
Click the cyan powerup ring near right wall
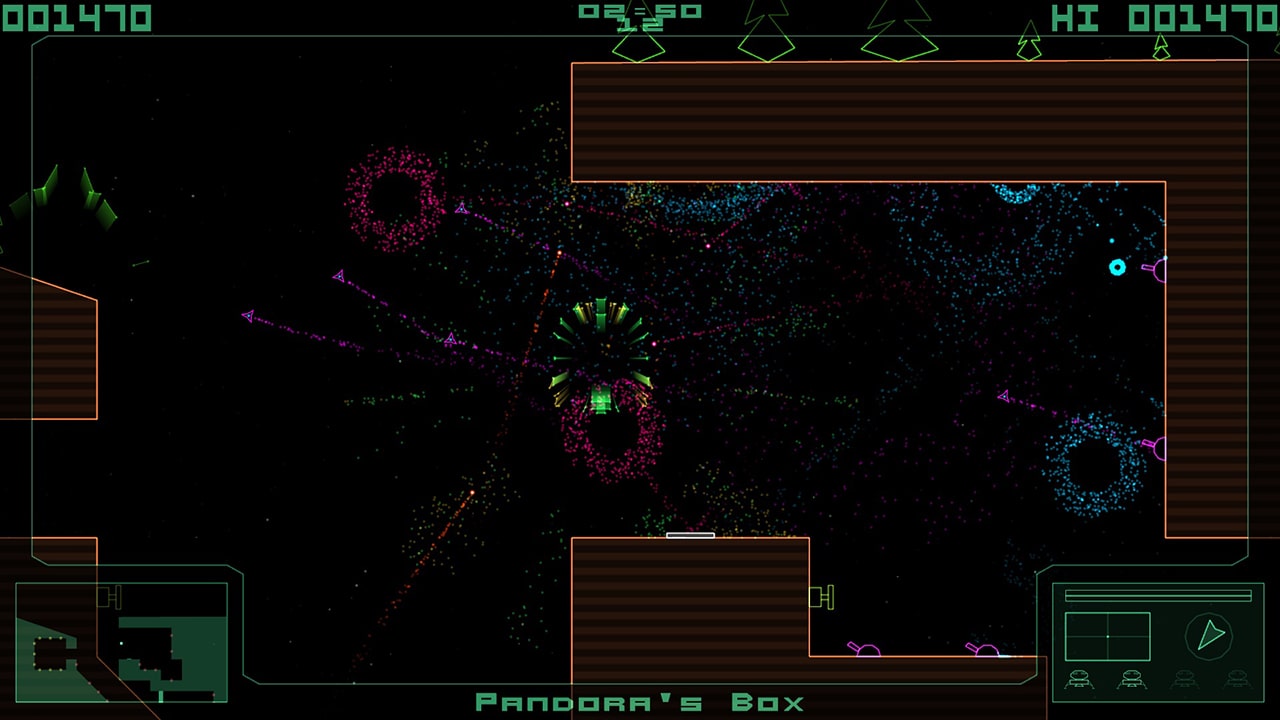[x=1119, y=267]
